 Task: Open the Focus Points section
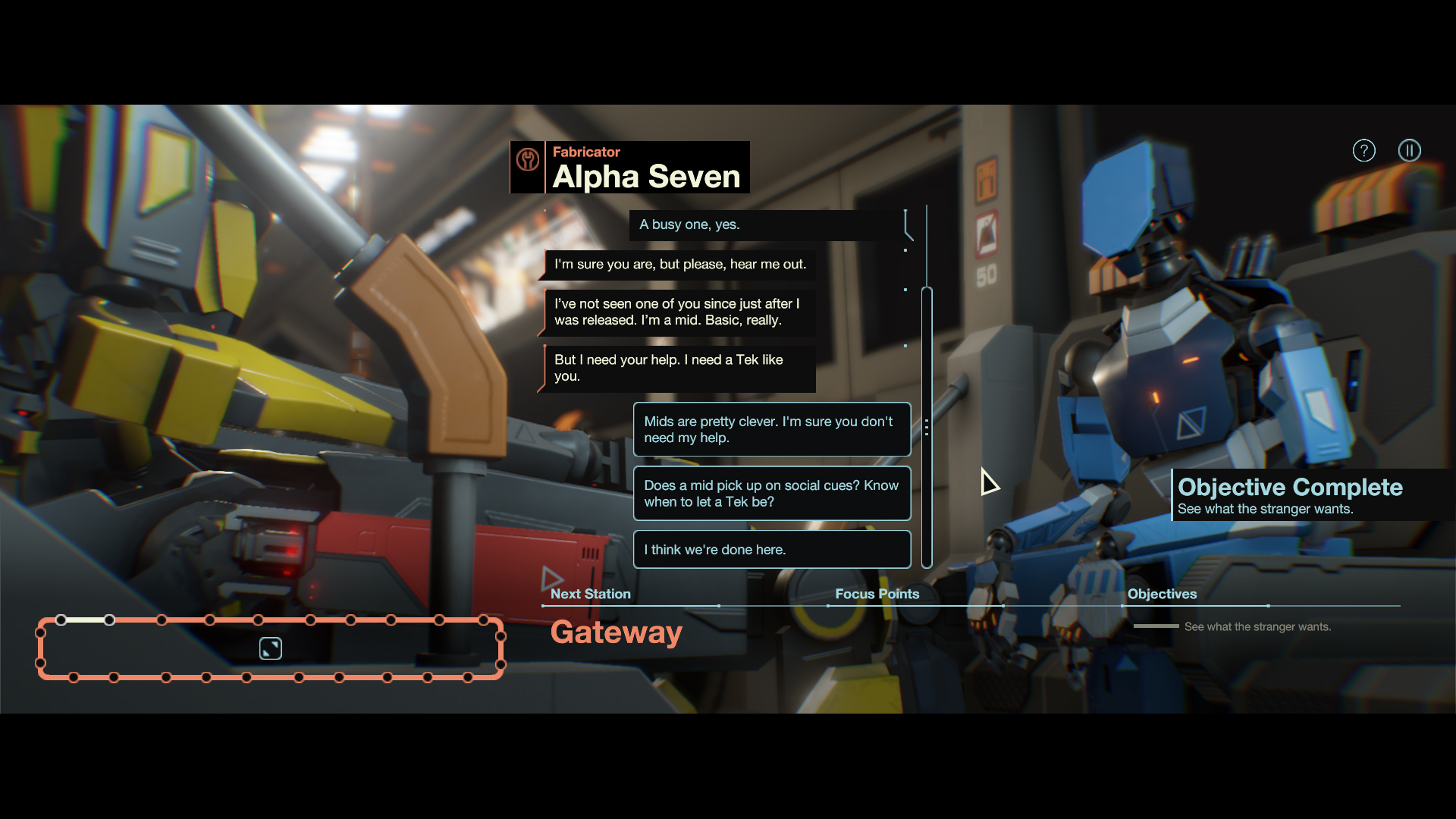[x=877, y=594]
